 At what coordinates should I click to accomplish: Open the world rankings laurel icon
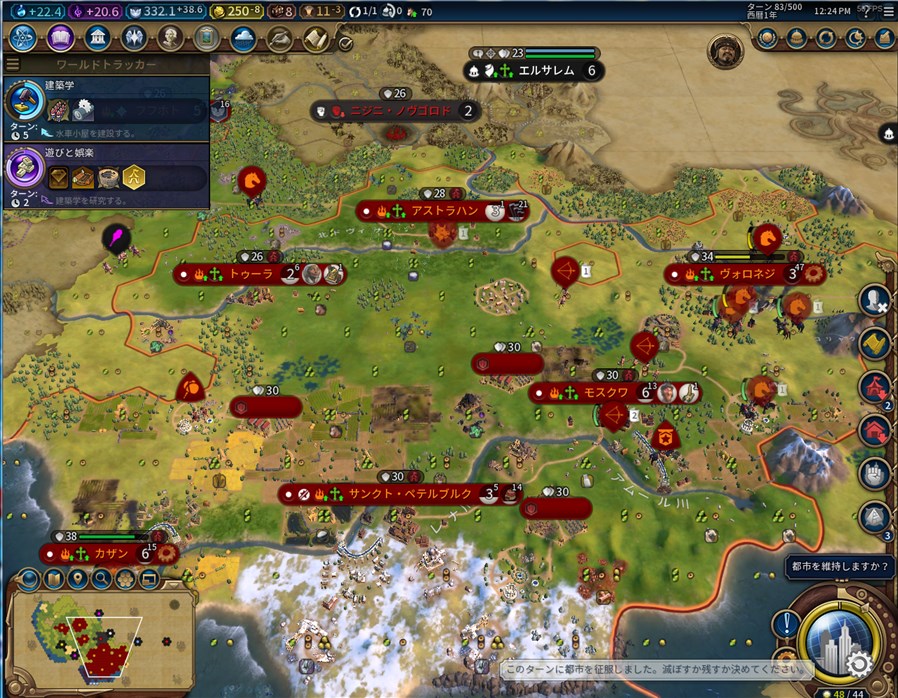(766, 38)
